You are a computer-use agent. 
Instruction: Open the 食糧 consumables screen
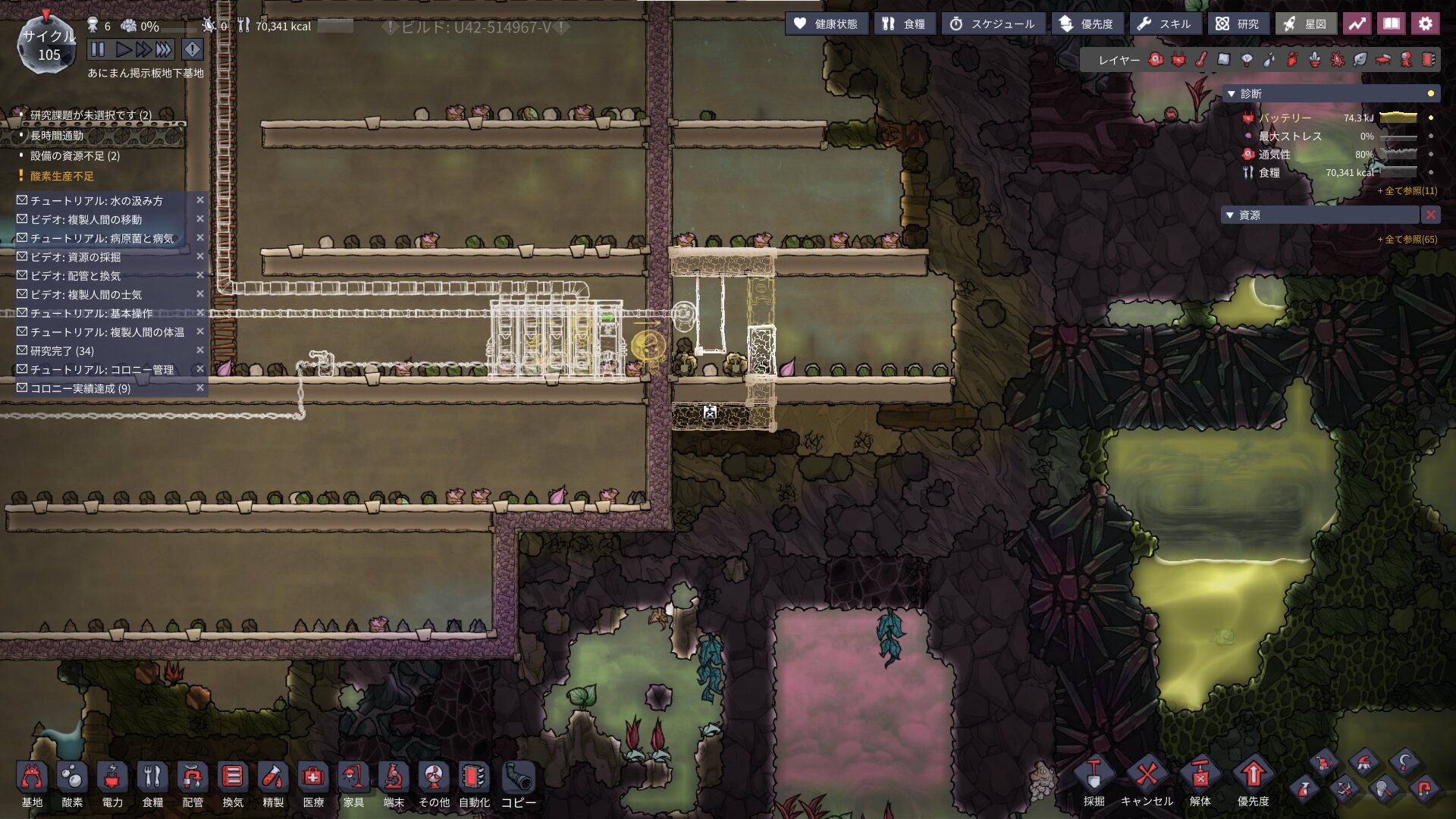point(903,24)
